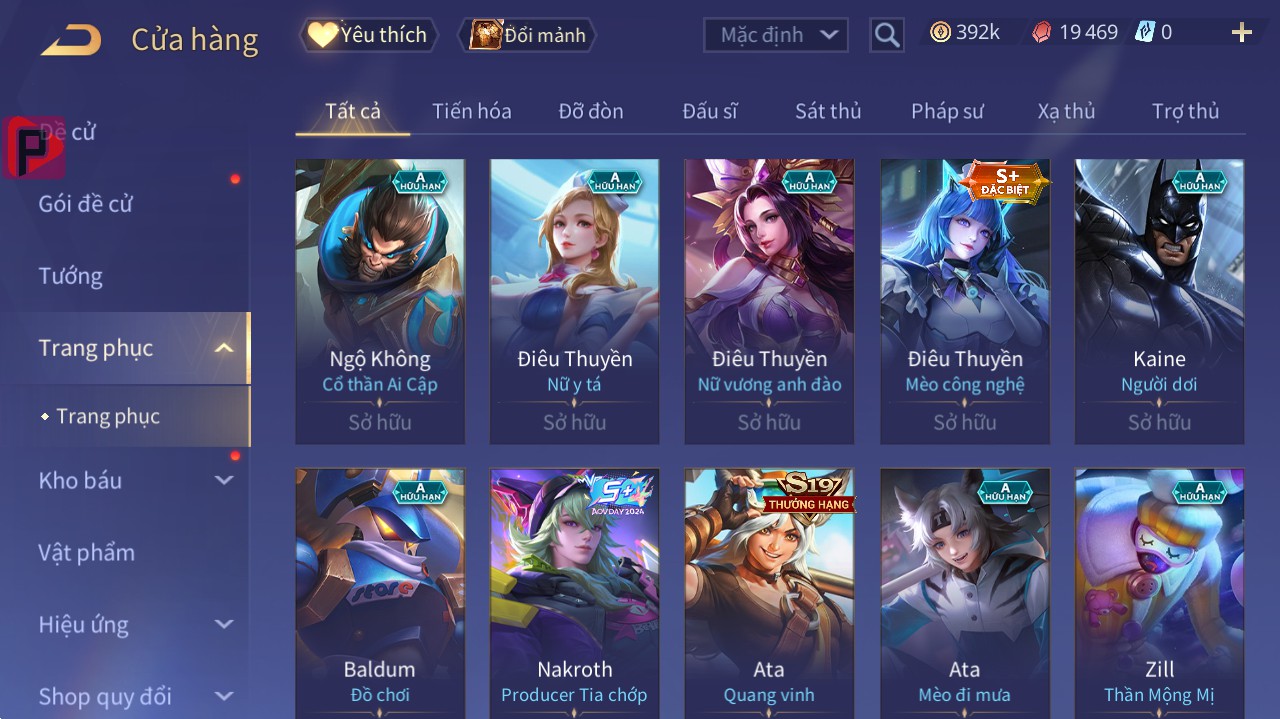
Task: Select the Ngộ Không Cổ thần Ai Cập skin
Action: (x=380, y=300)
